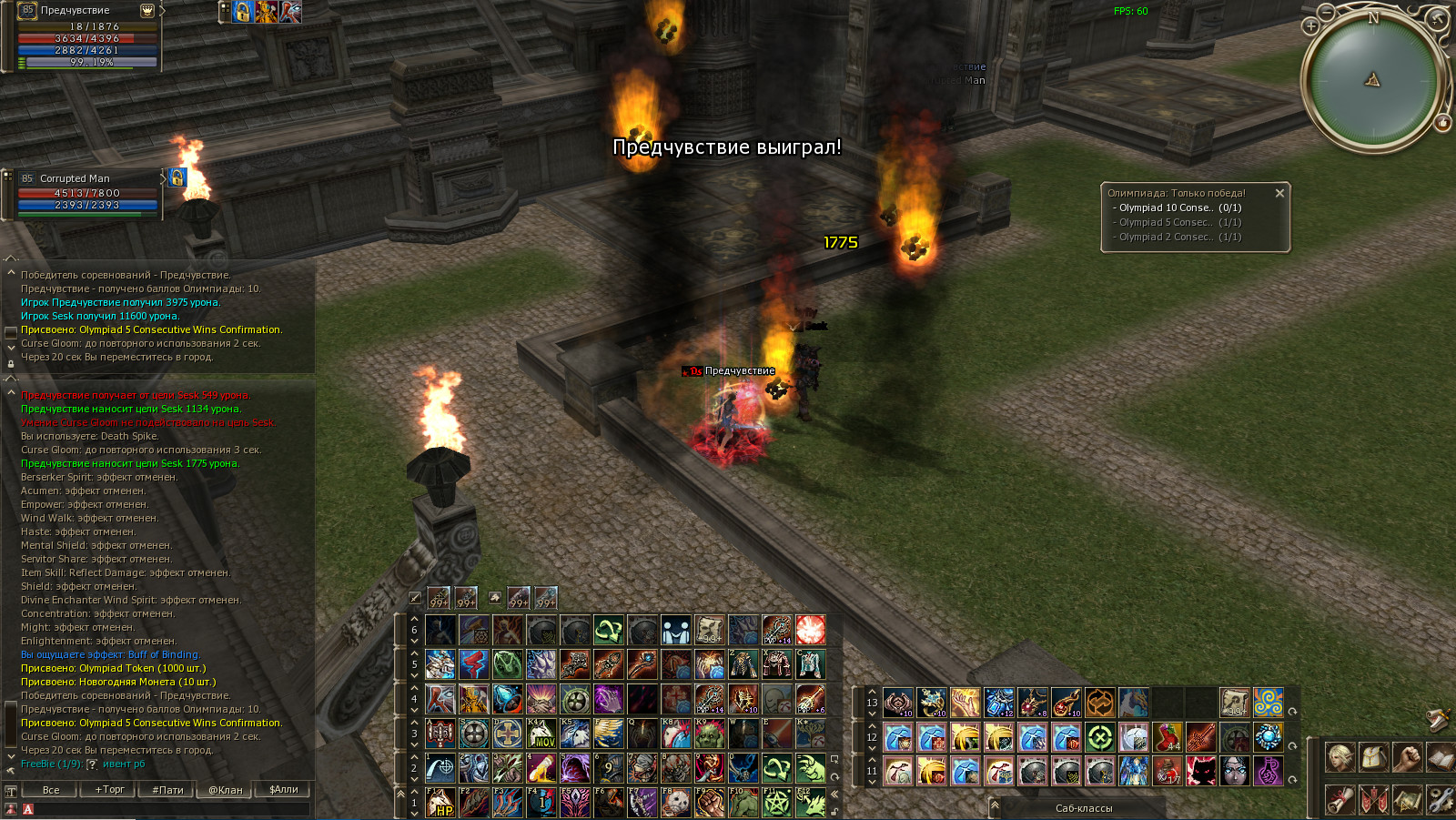Image resolution: width=1456 pixels, height=820 pixels.
Task: Activate the clenched fist skill on F9
Action: click(x=710, y=803)
